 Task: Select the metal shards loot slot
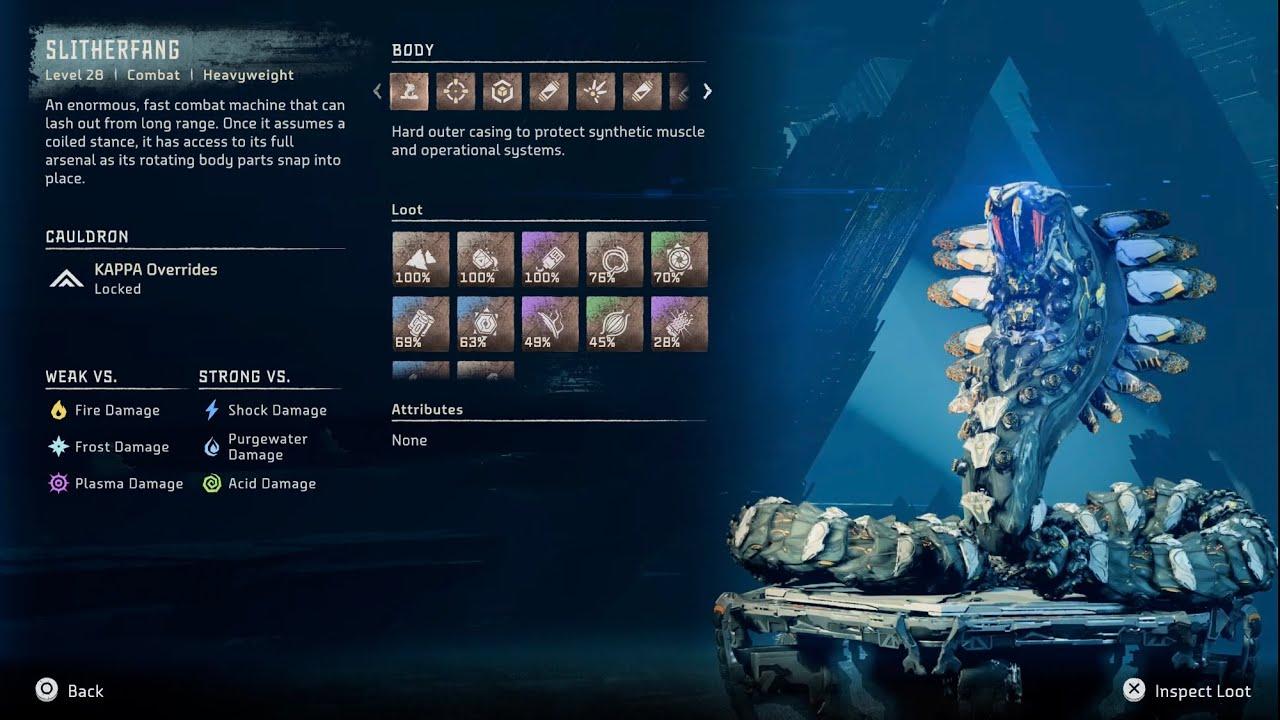click(x=420, y=260)
